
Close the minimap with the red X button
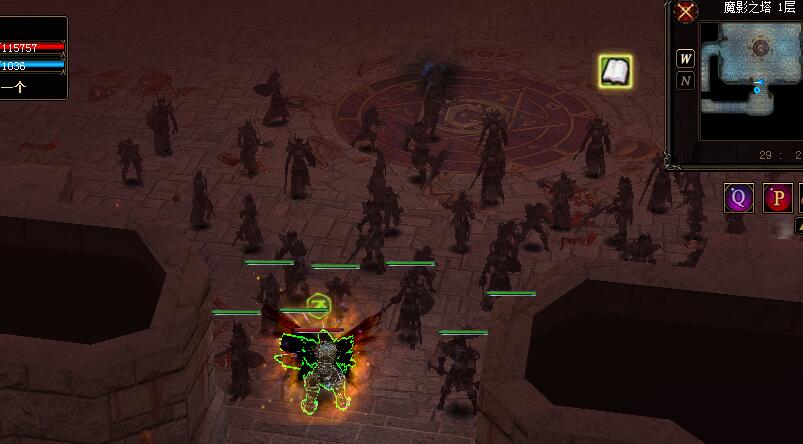685,12
